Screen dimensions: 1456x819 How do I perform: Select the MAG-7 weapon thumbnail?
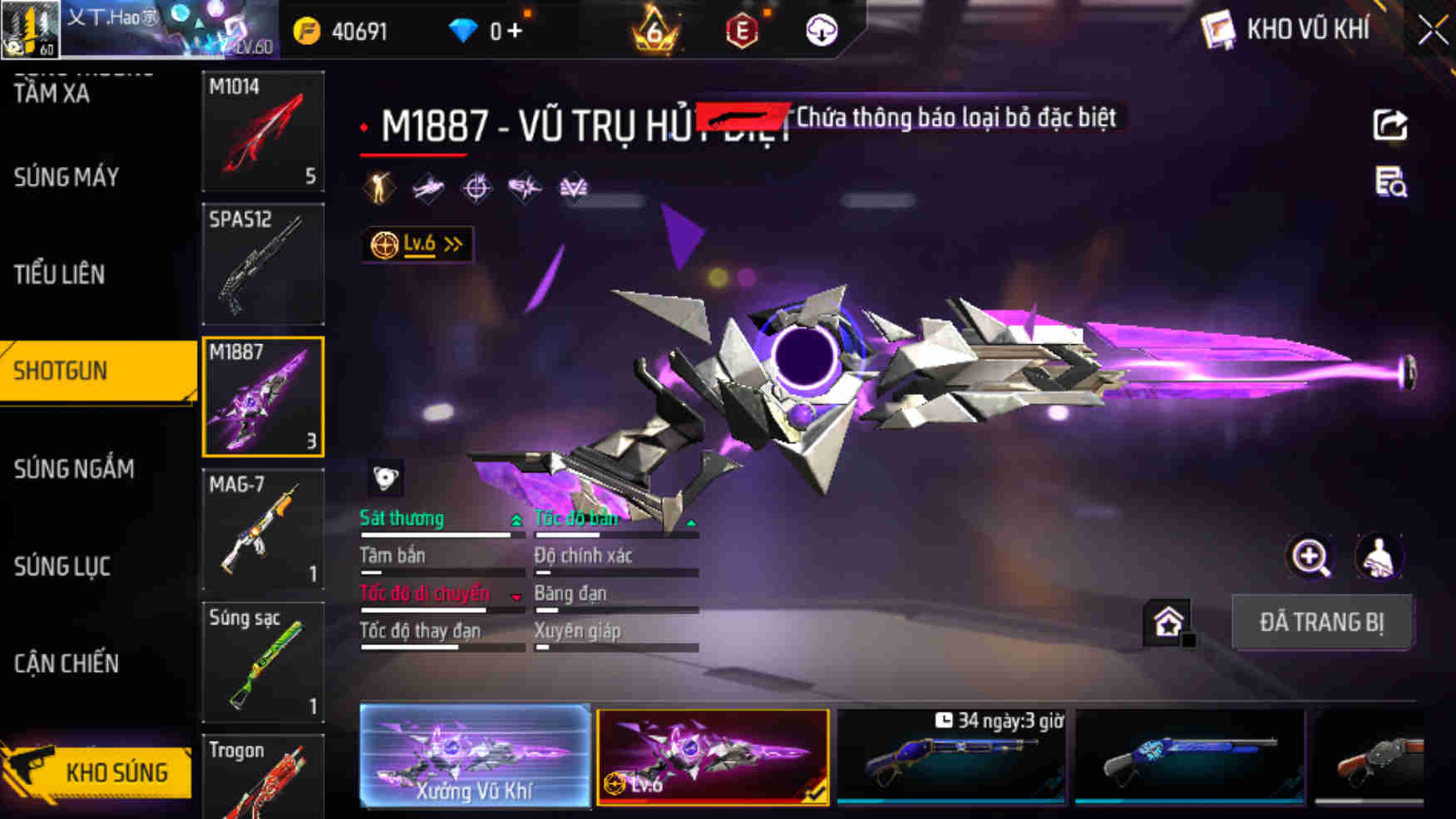click(x=263, y=529)
